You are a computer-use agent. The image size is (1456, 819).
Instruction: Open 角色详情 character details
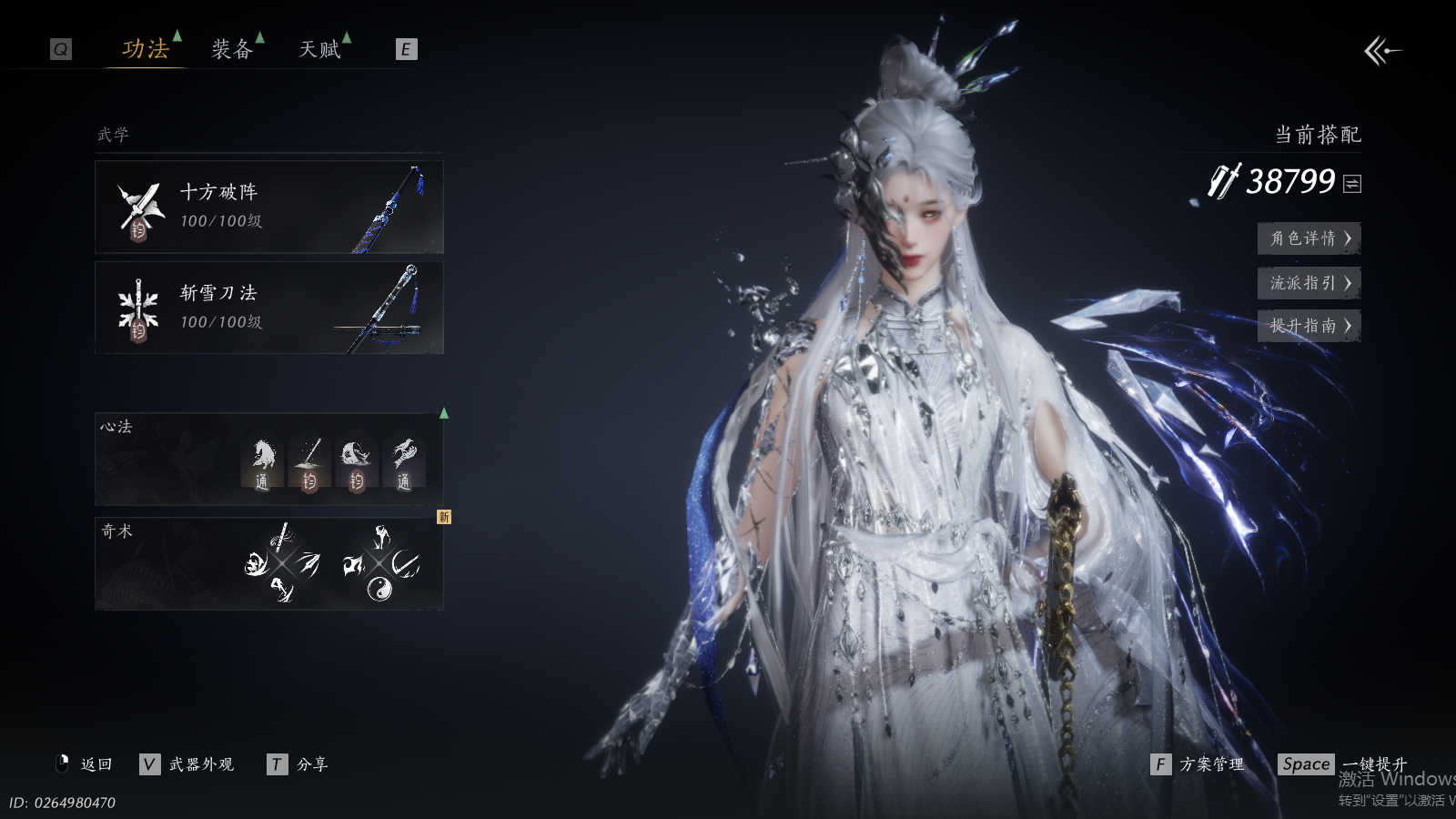(1309, 238)
